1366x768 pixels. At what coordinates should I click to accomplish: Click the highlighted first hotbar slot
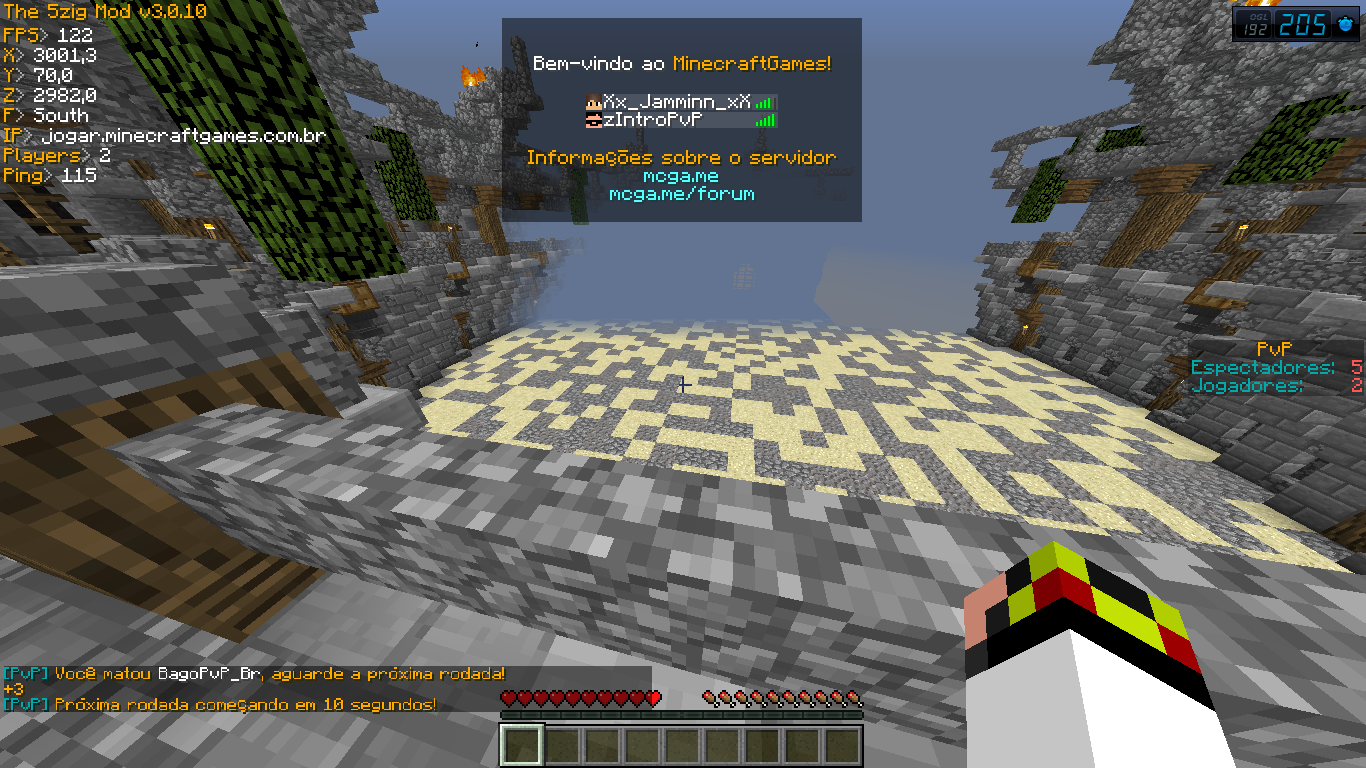[x=521, y=745]
